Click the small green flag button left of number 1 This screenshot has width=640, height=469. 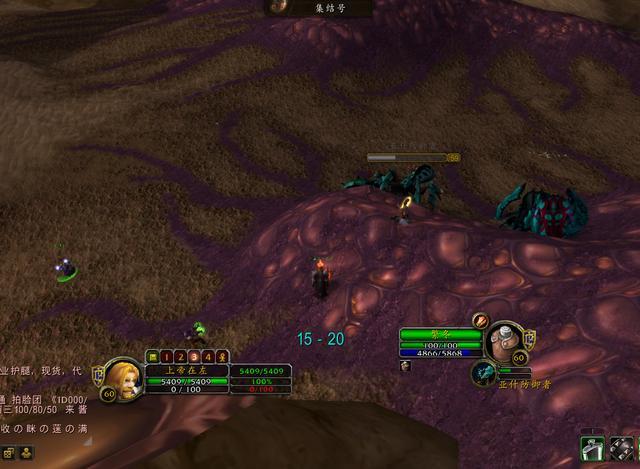[152, 356]
